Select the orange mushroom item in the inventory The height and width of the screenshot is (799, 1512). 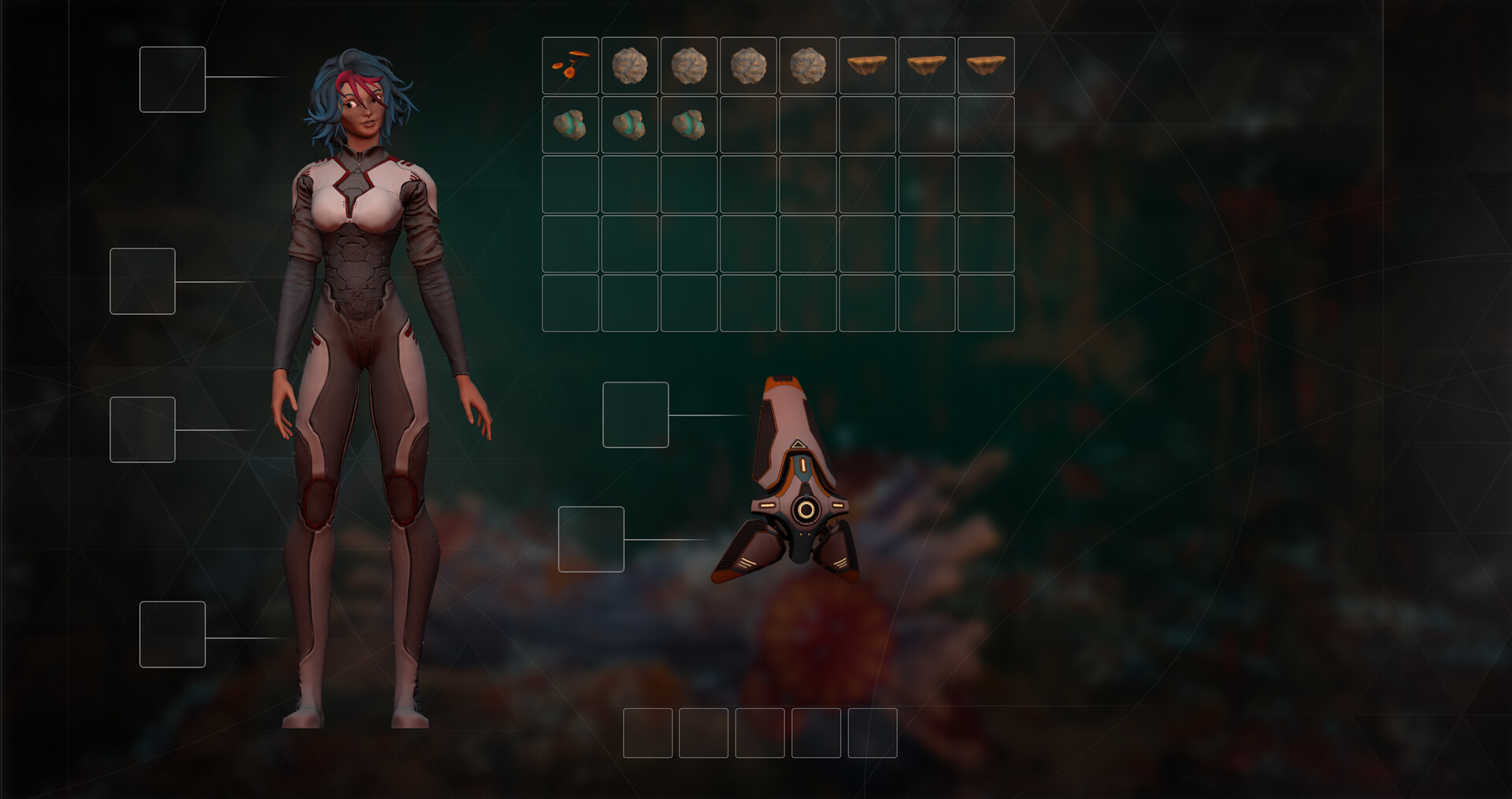click(570, 65)
